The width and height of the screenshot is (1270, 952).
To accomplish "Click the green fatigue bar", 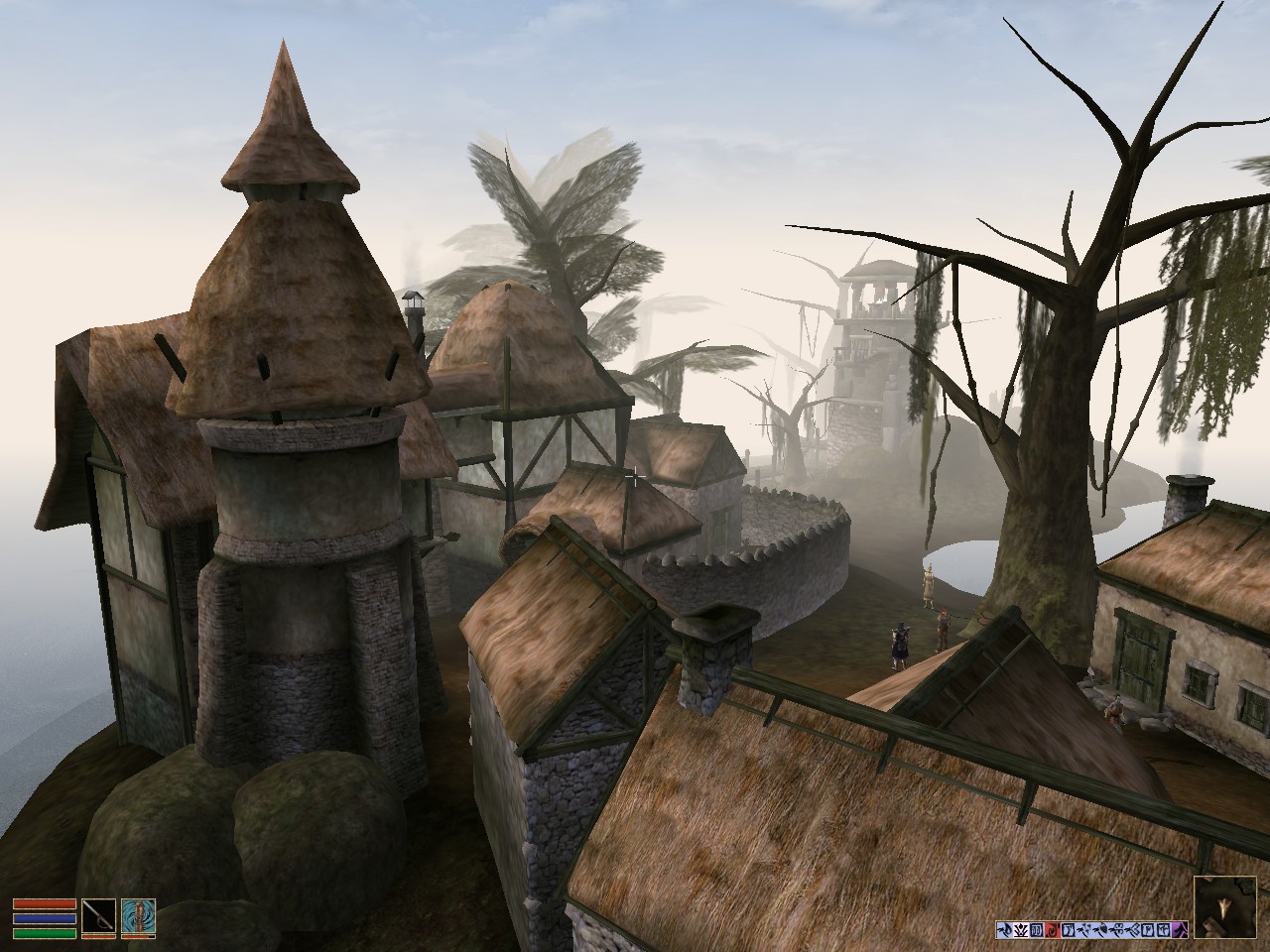I will pos(46,931).
